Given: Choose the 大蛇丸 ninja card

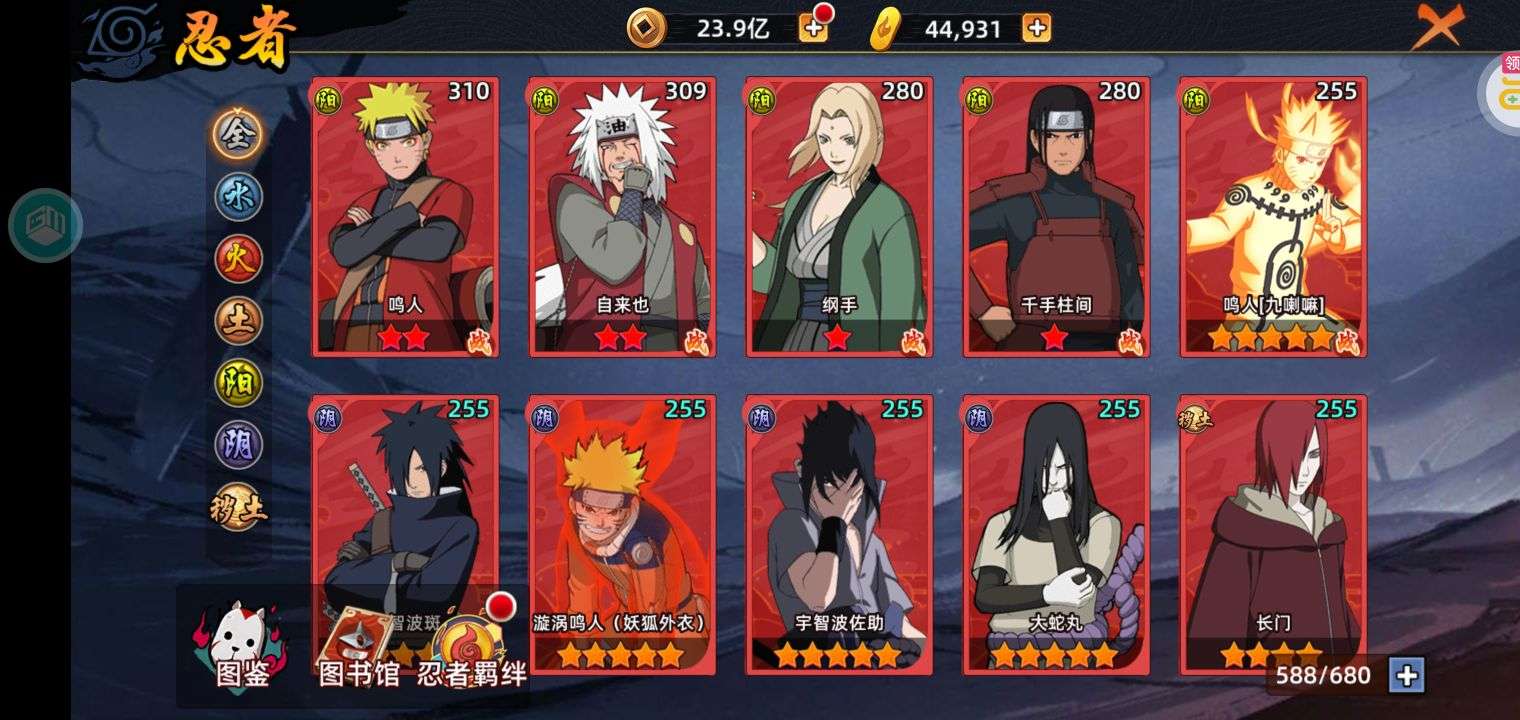Looking at the screenshot, I should point(1056,534).
